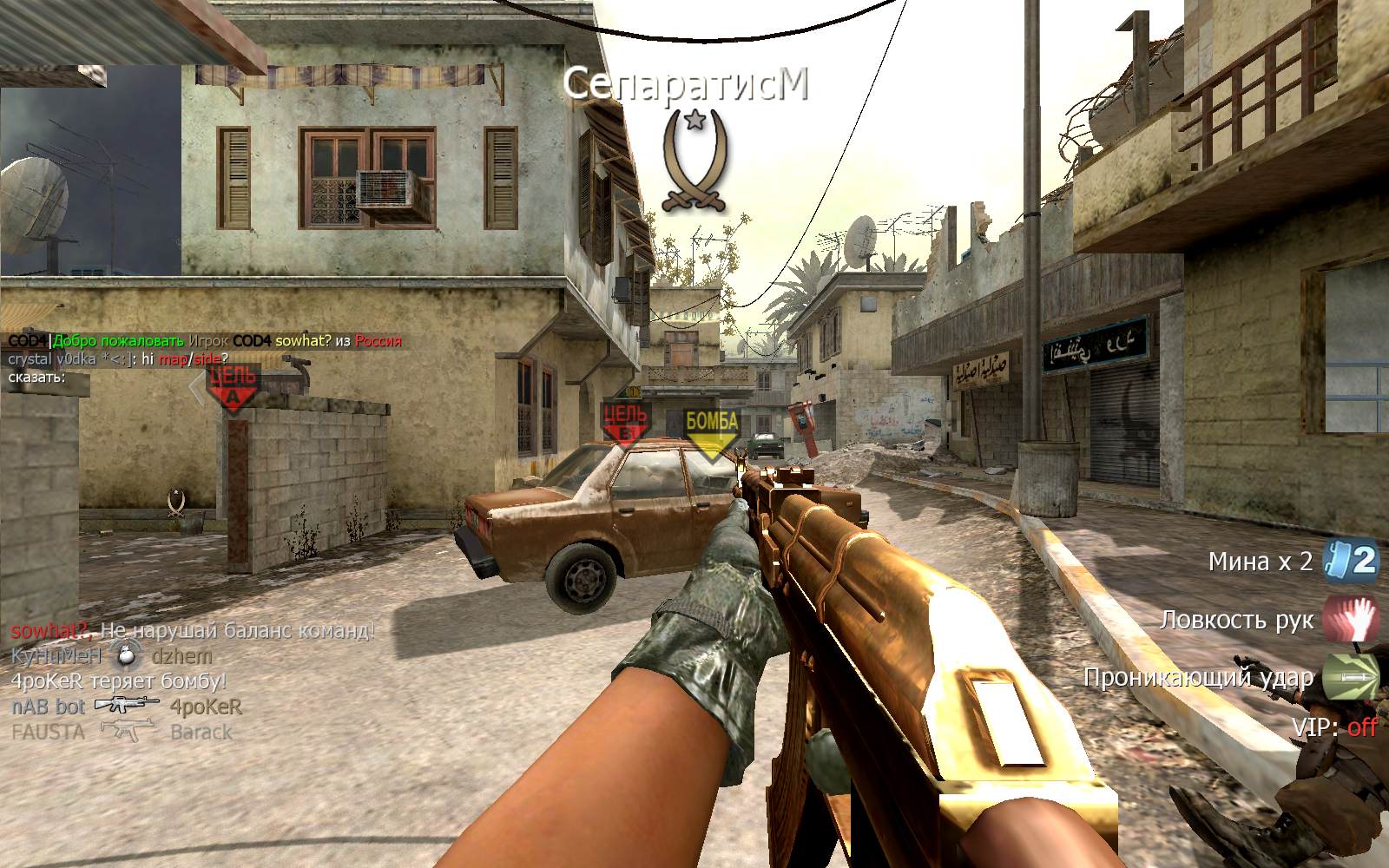
Task: Focus the "сказать:" chat input line
Action: tap(39, 378)
